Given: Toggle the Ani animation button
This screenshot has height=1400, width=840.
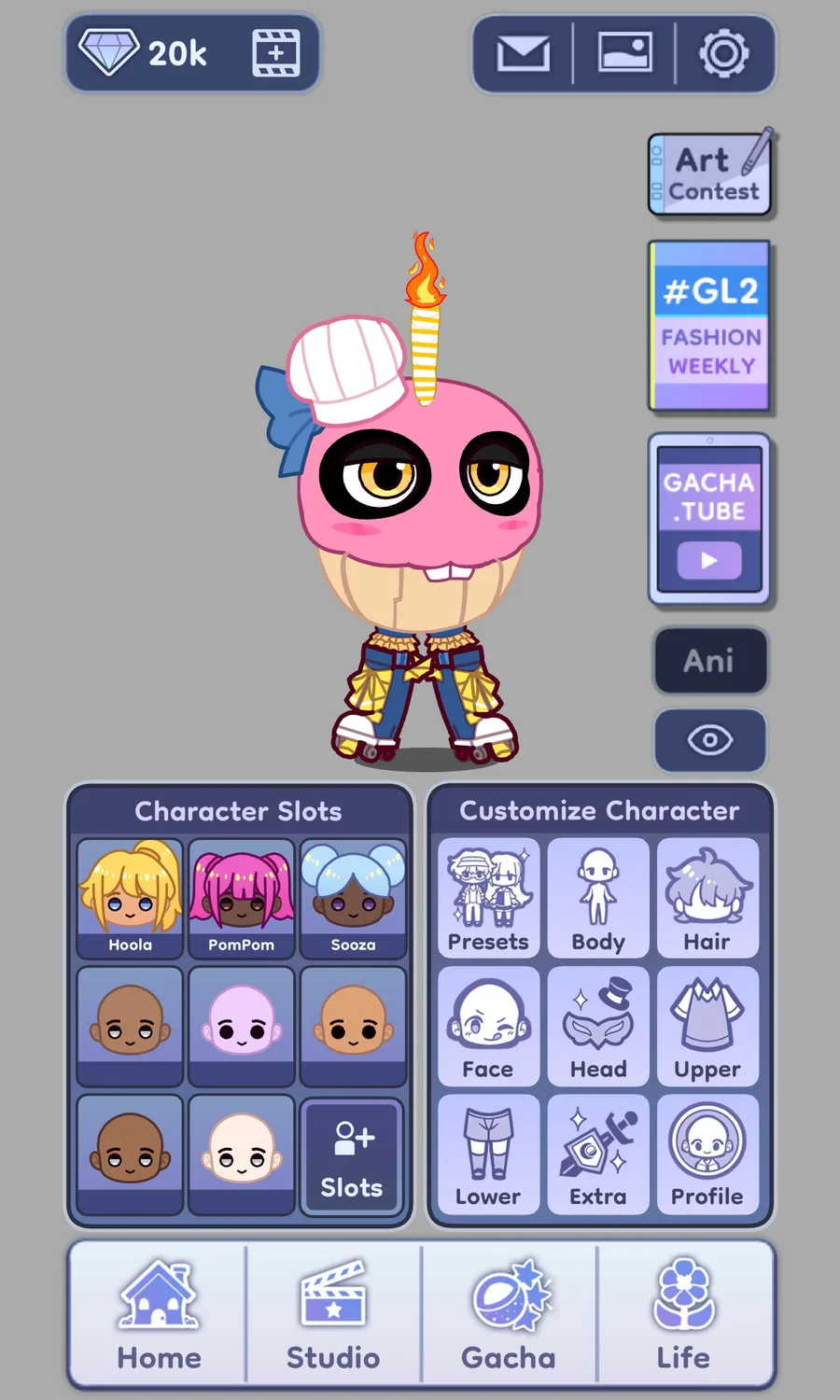Looking at the screenshot, I should [x=709, y=661].
